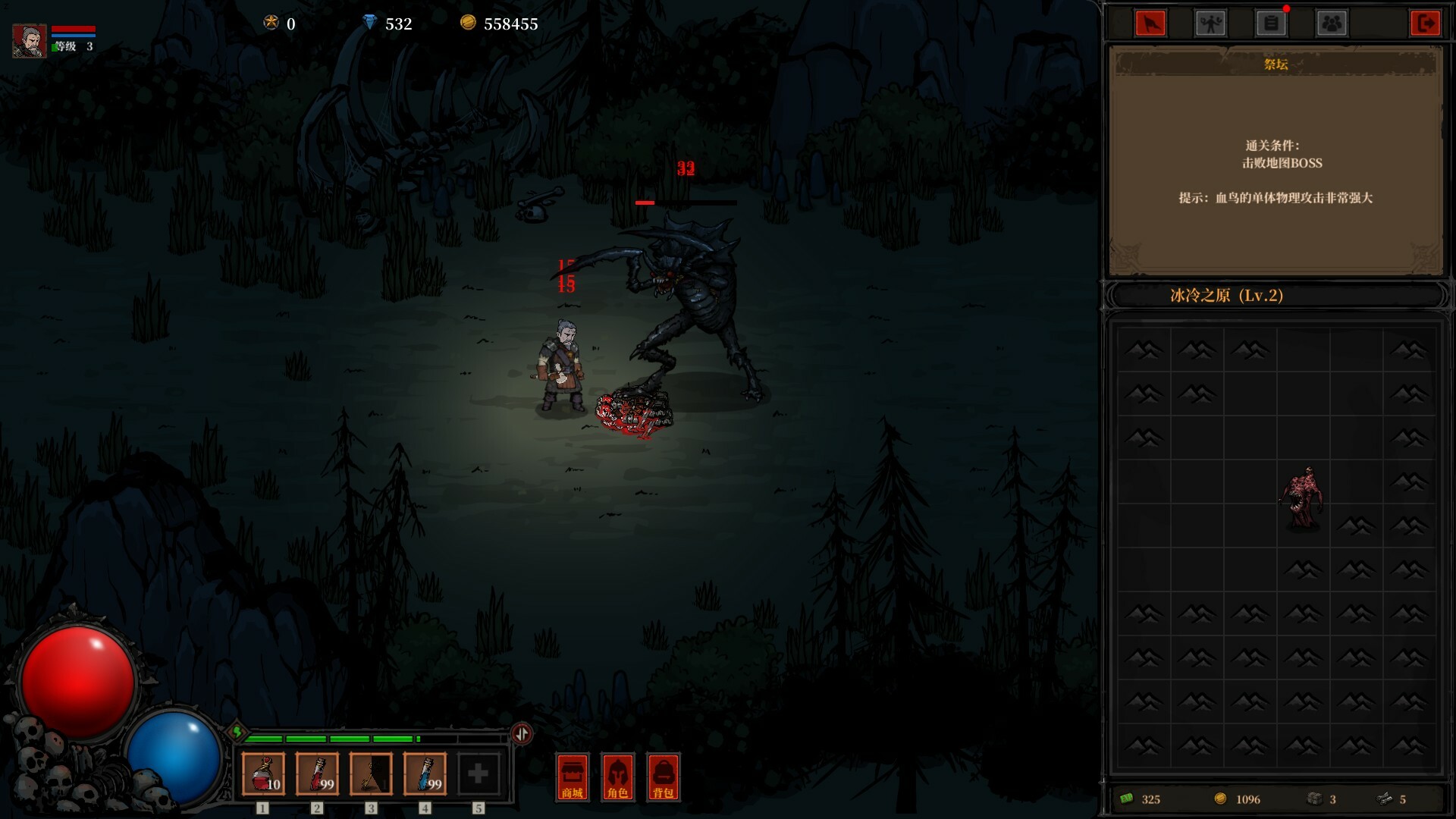Toggle the red up/down arrows beside the hotbar
The height and width of the screenshot is (819, 1456).
coord(522,733)
